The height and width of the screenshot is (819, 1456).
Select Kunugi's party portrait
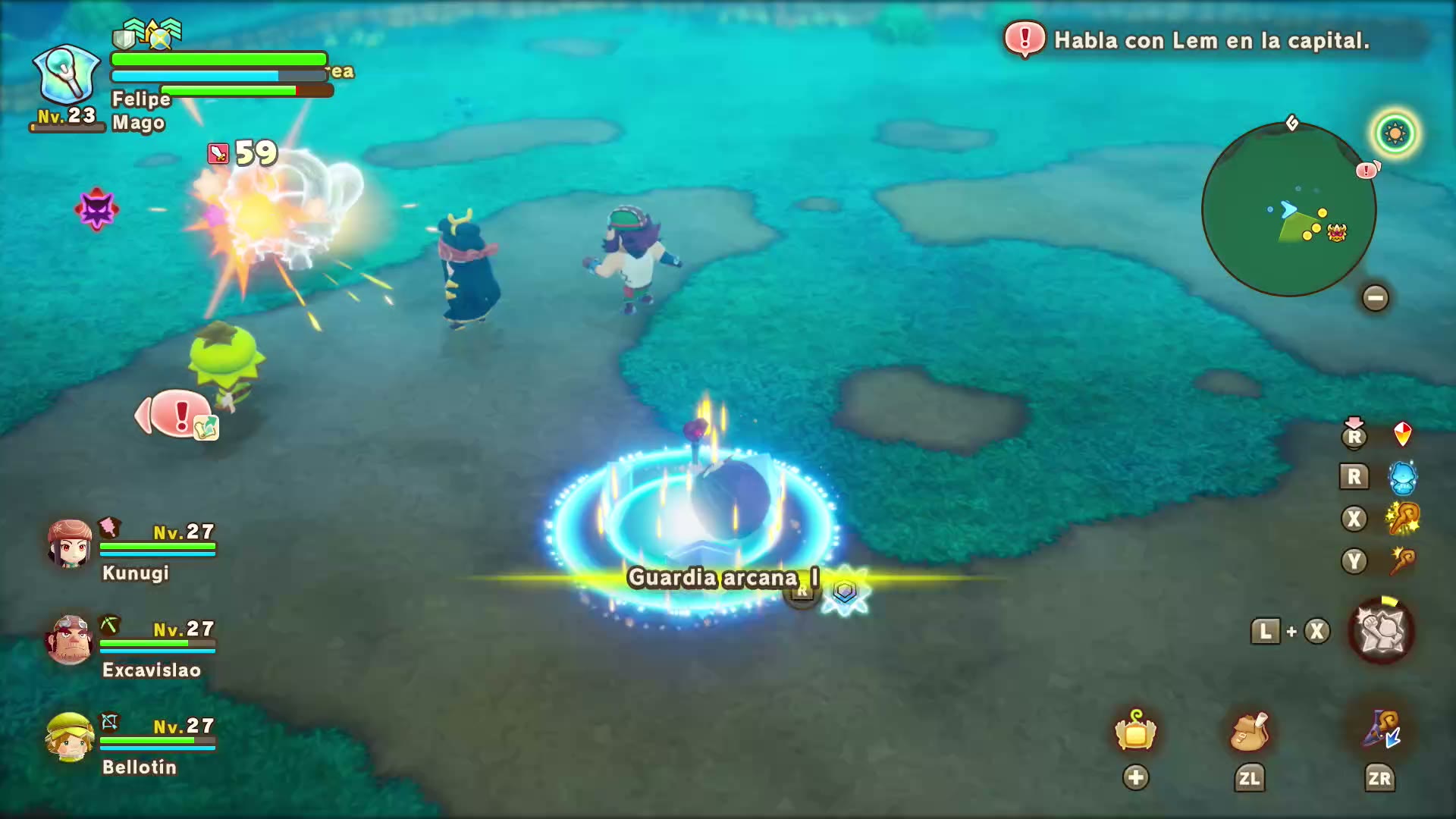69,544
